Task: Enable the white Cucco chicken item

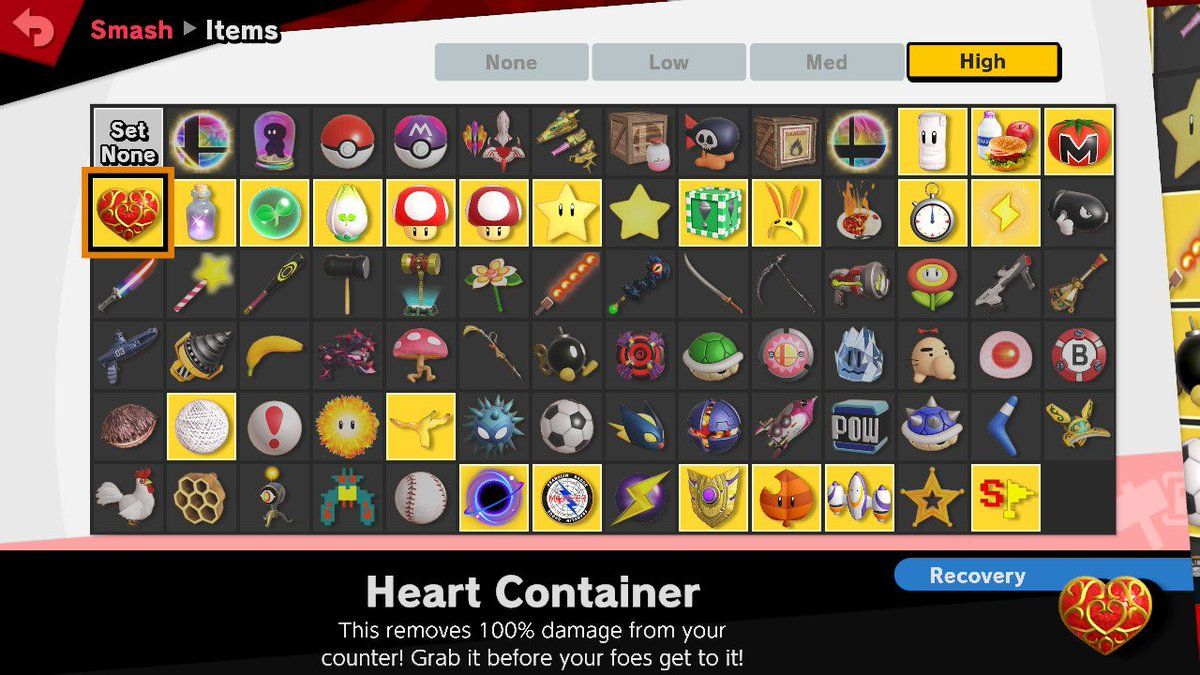Action: [x=128, y=498]
